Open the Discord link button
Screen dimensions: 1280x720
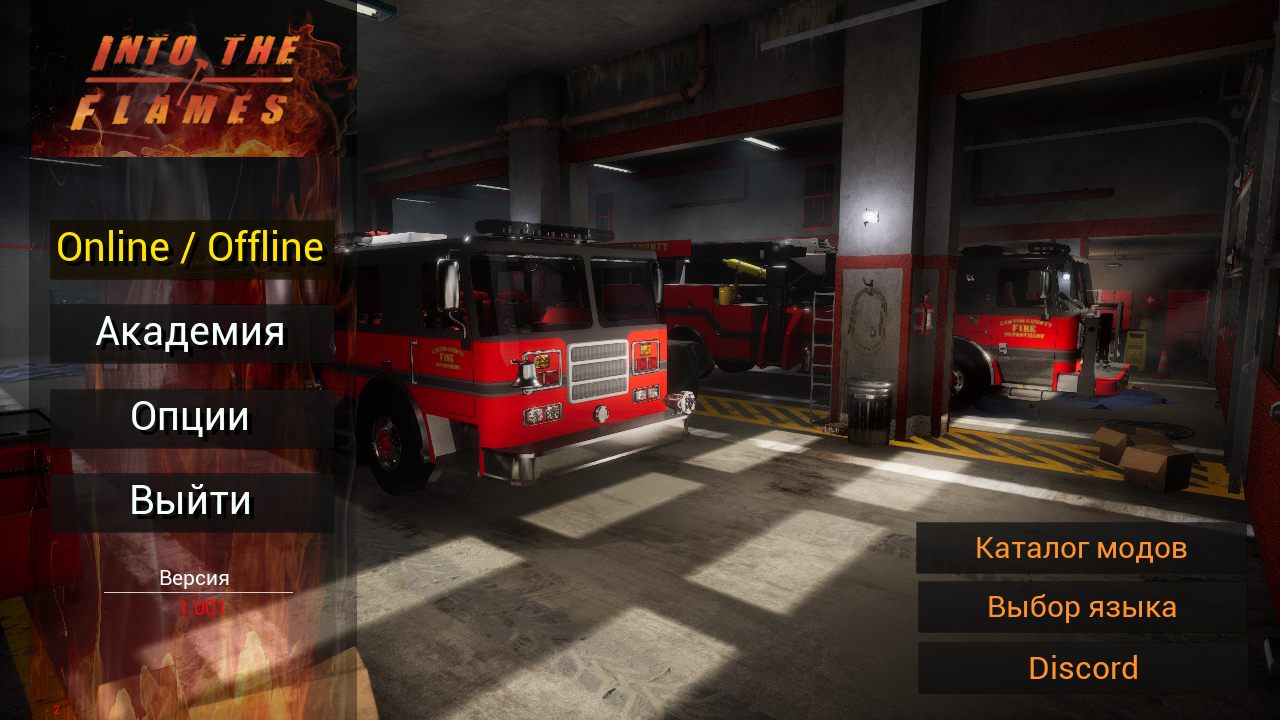1081,668
